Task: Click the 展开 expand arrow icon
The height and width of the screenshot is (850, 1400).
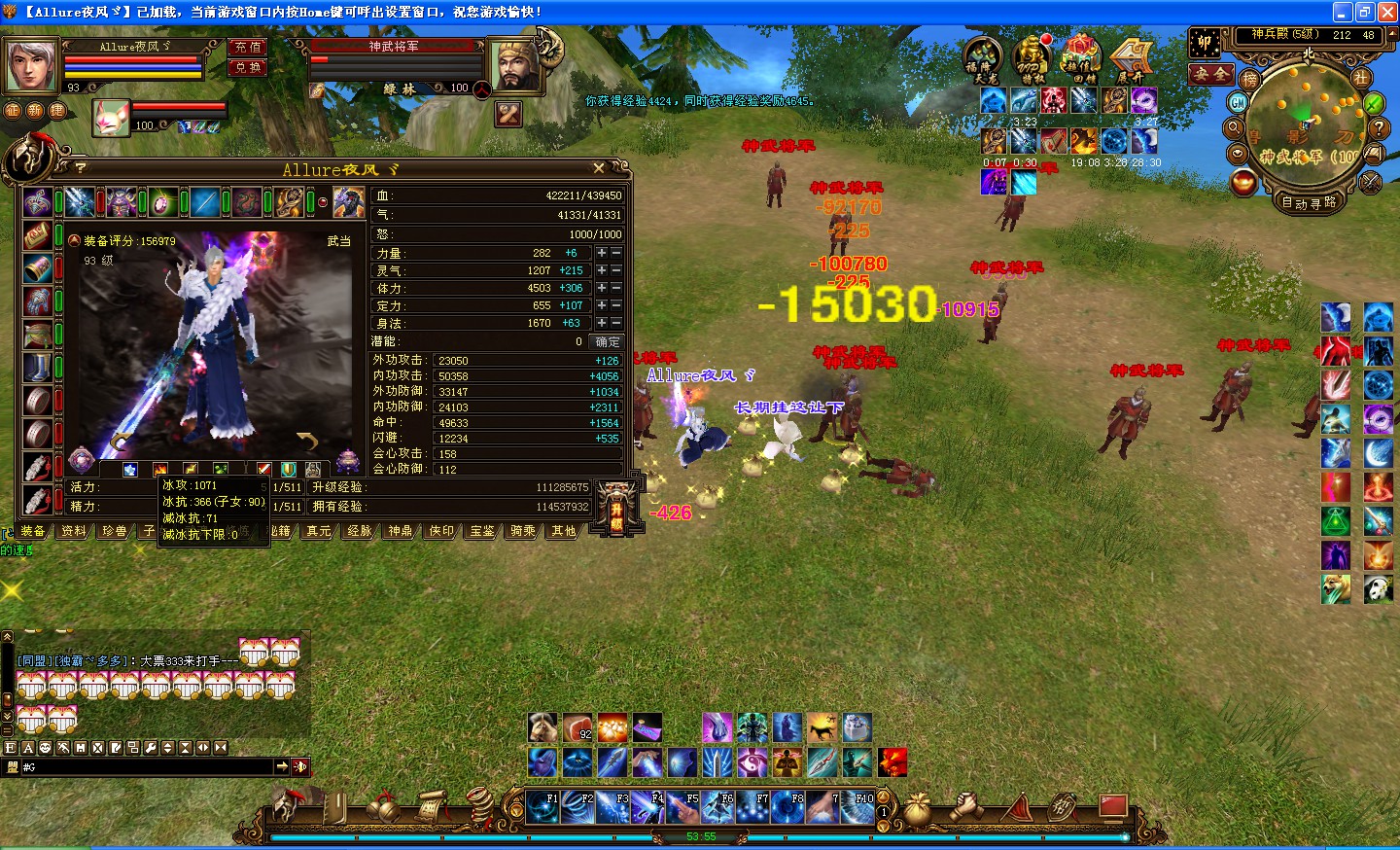Action: click(x=1131, y=60)
